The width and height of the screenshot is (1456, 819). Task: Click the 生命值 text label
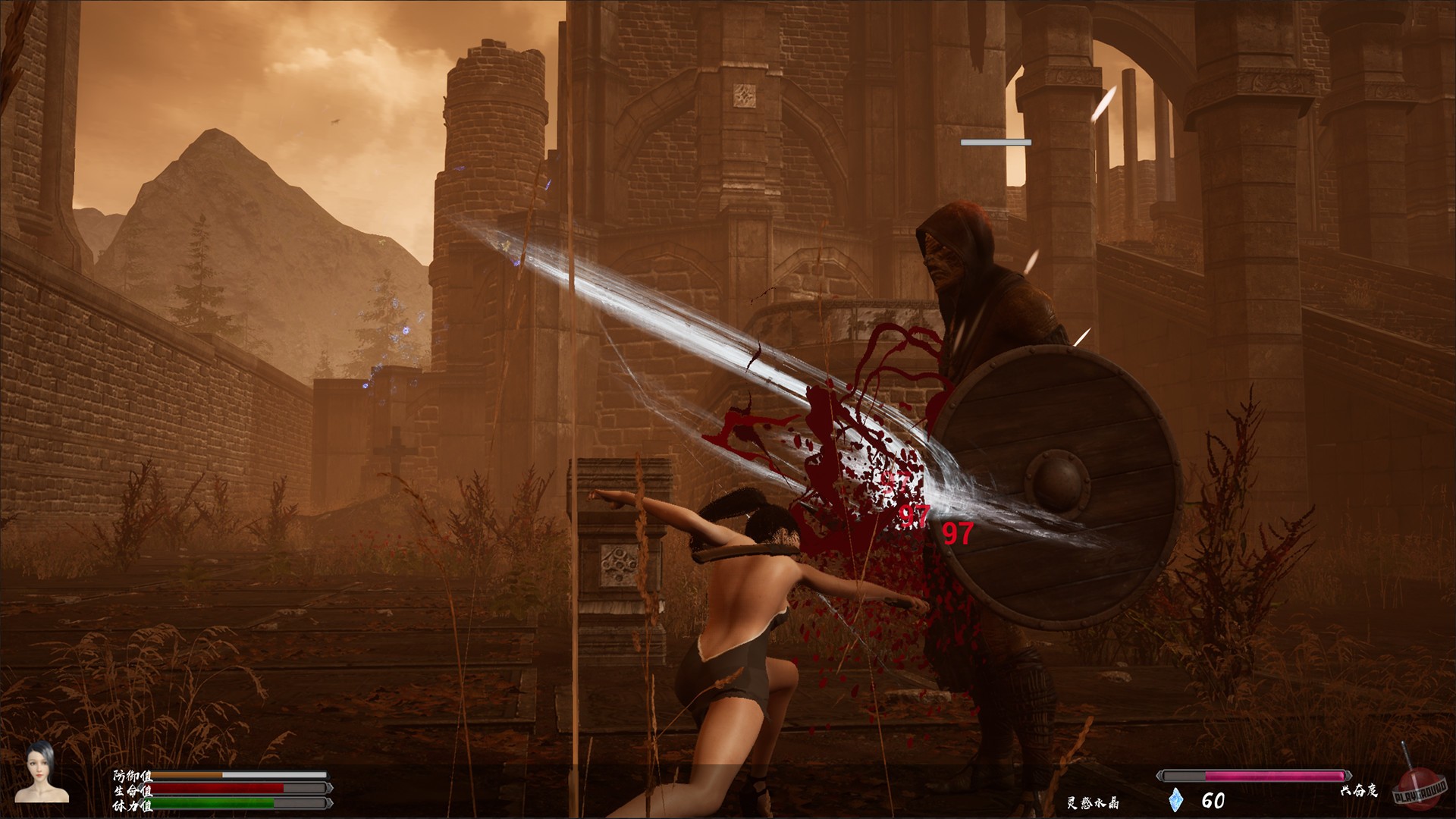click(132, 789)
